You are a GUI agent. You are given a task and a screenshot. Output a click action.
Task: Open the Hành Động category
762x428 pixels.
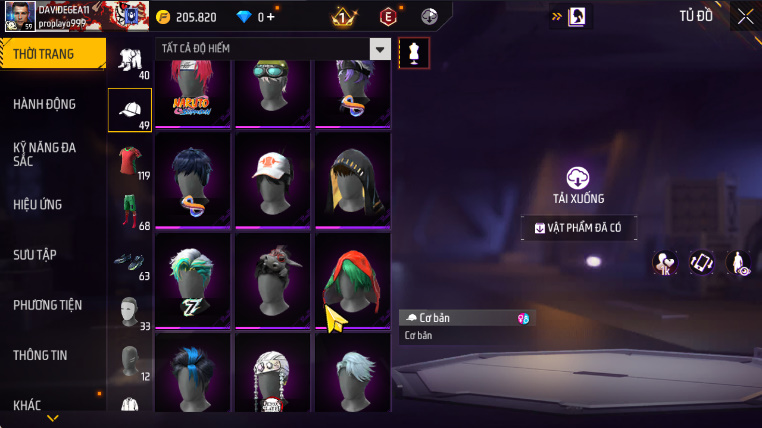(45, 104)
